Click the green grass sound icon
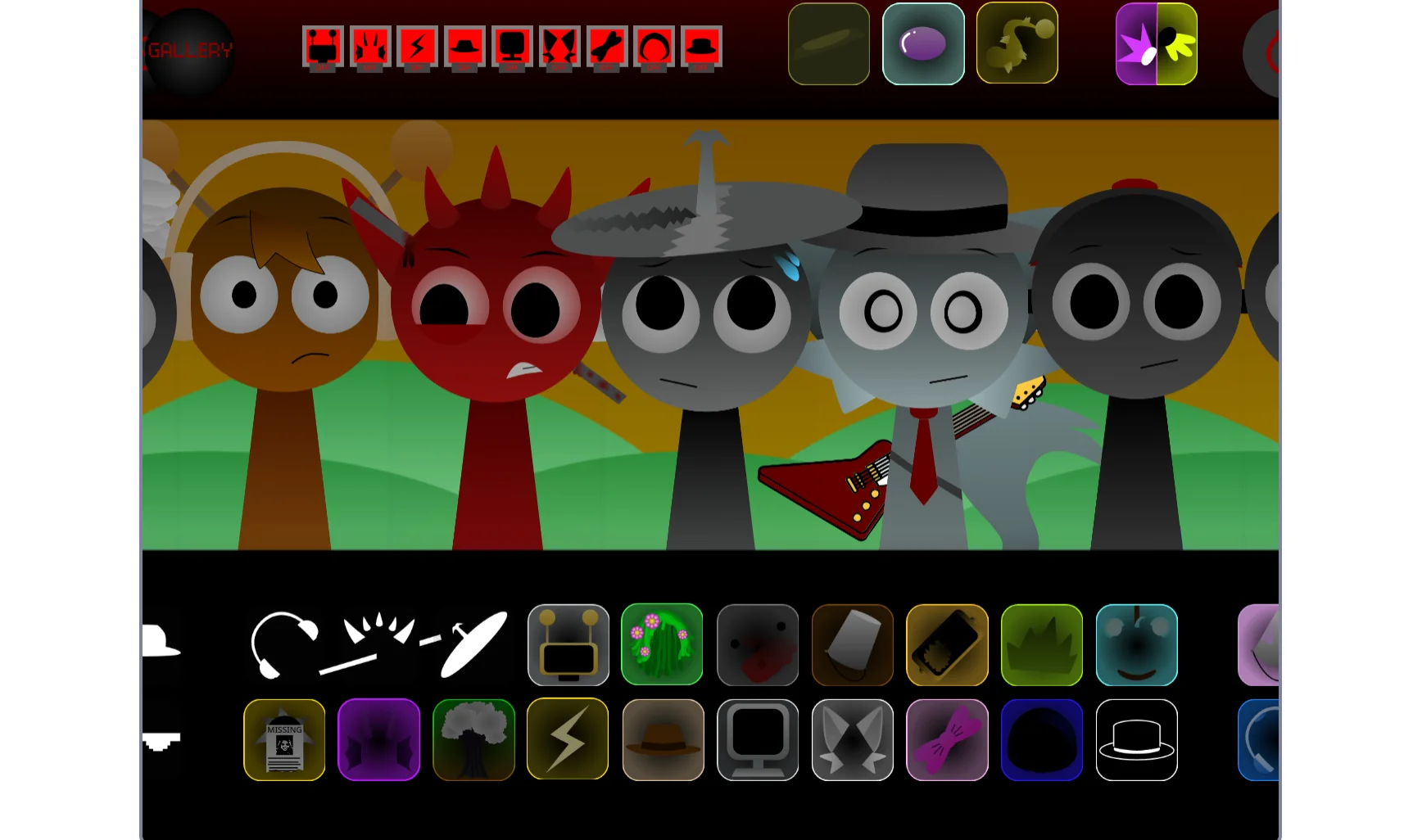This screenshot has height=840, width=1404. [1040, 644]
